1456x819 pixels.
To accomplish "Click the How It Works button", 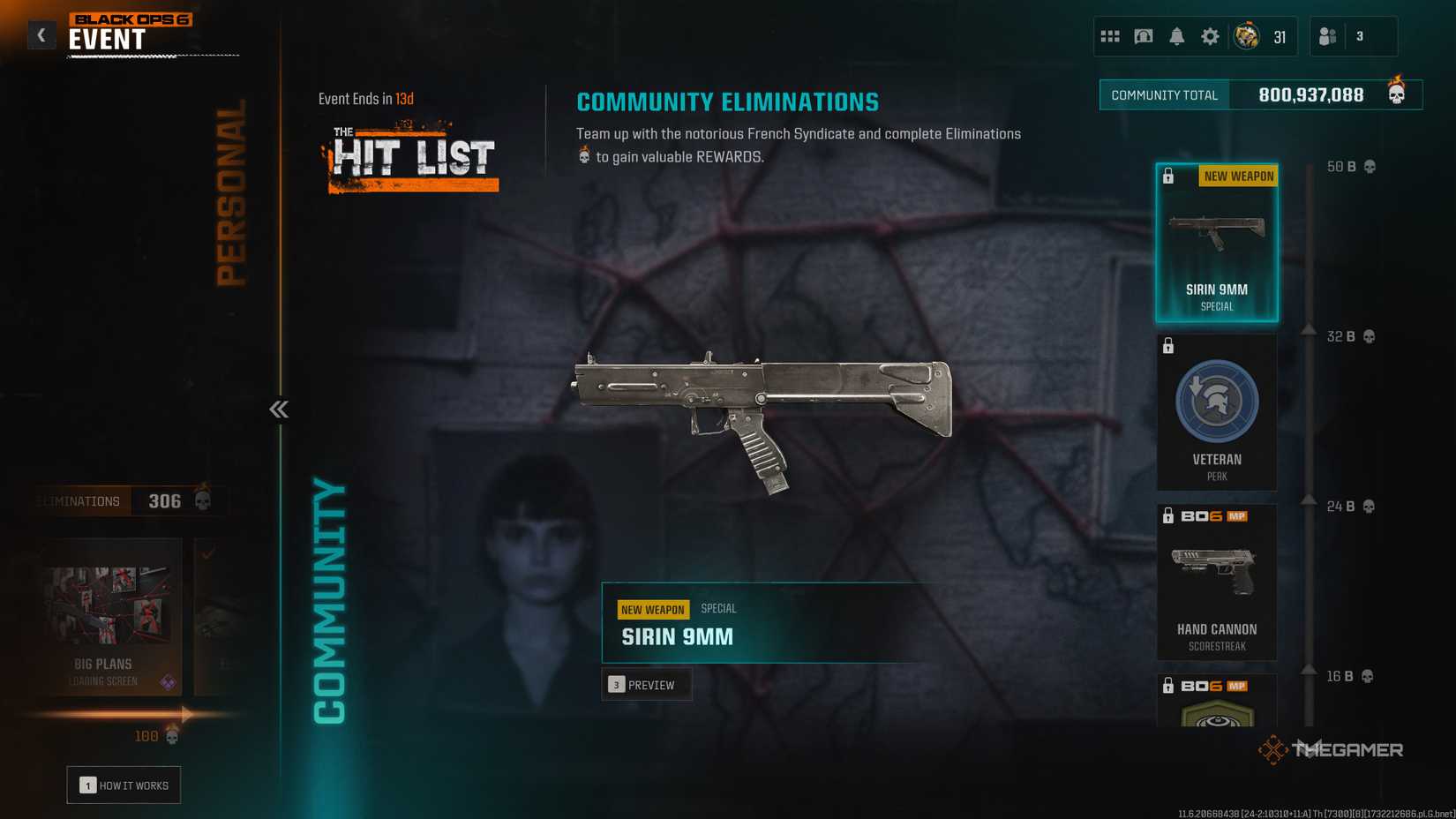I will coord(124,785).
